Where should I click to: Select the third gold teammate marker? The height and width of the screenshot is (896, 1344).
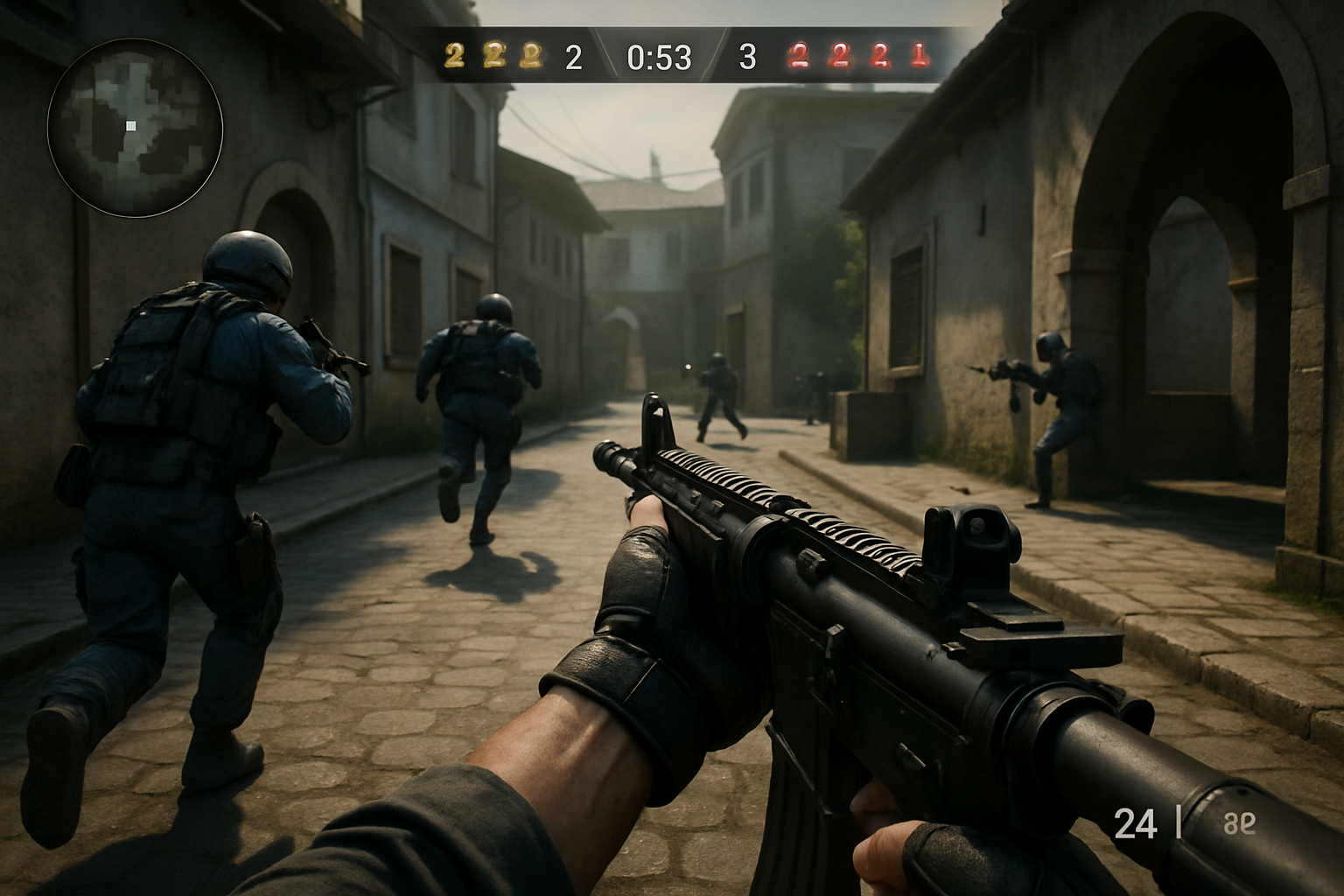(532, 55)
